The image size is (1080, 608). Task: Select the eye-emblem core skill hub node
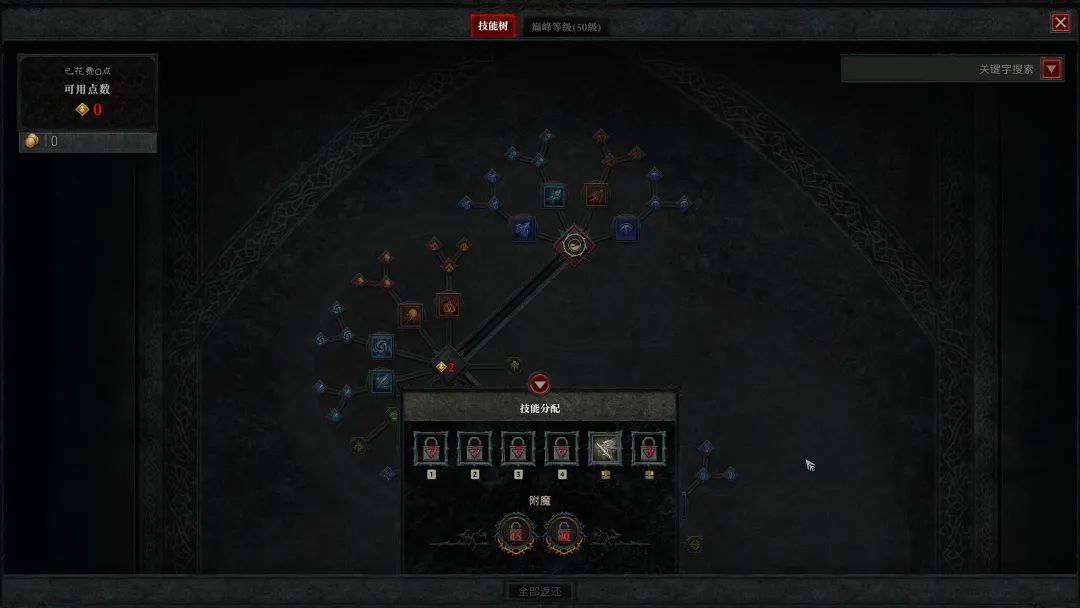(574, 243)
